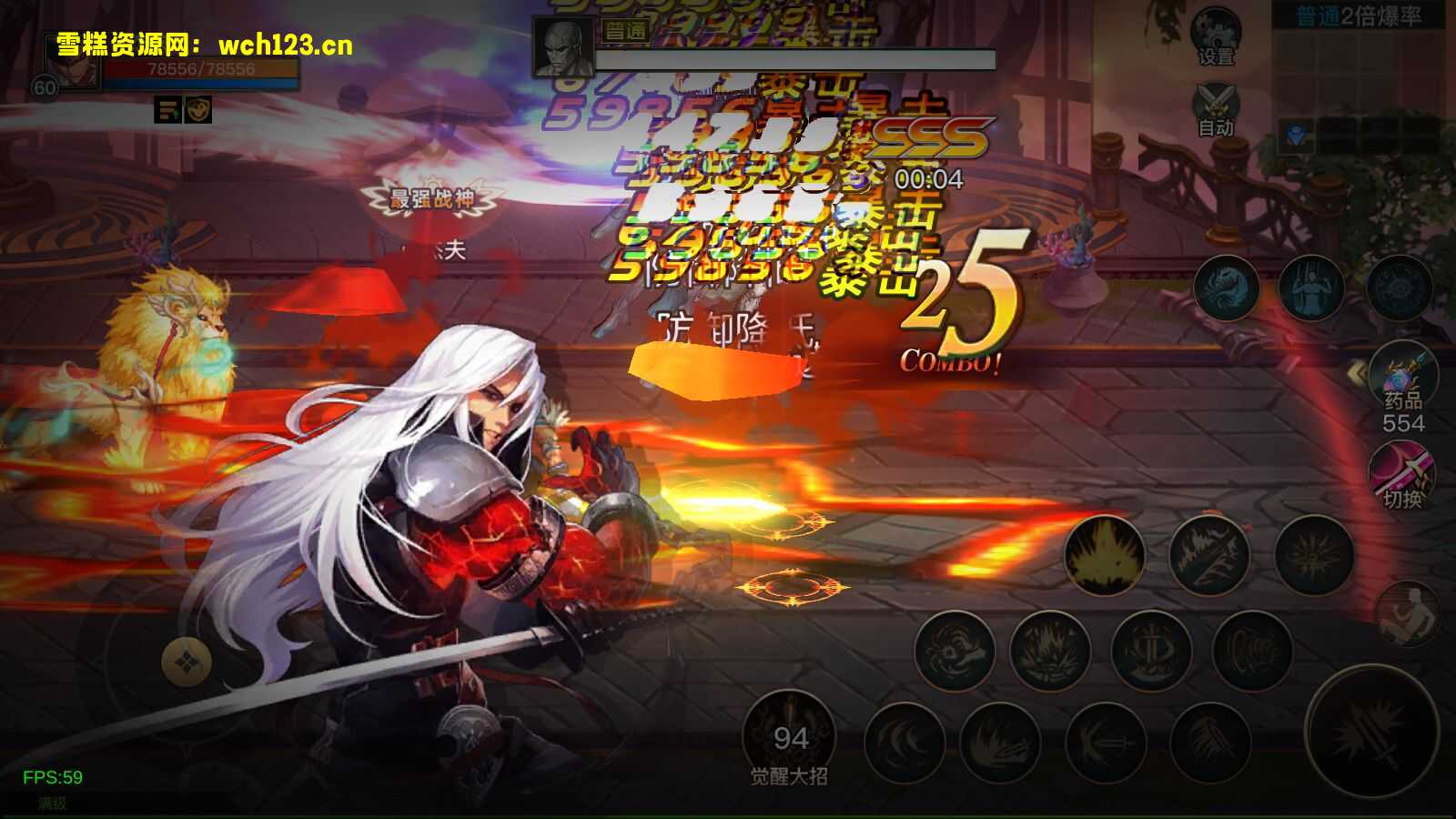
Task: Tap the whirlwind claw skill icon
Action: tap(955, 651)
